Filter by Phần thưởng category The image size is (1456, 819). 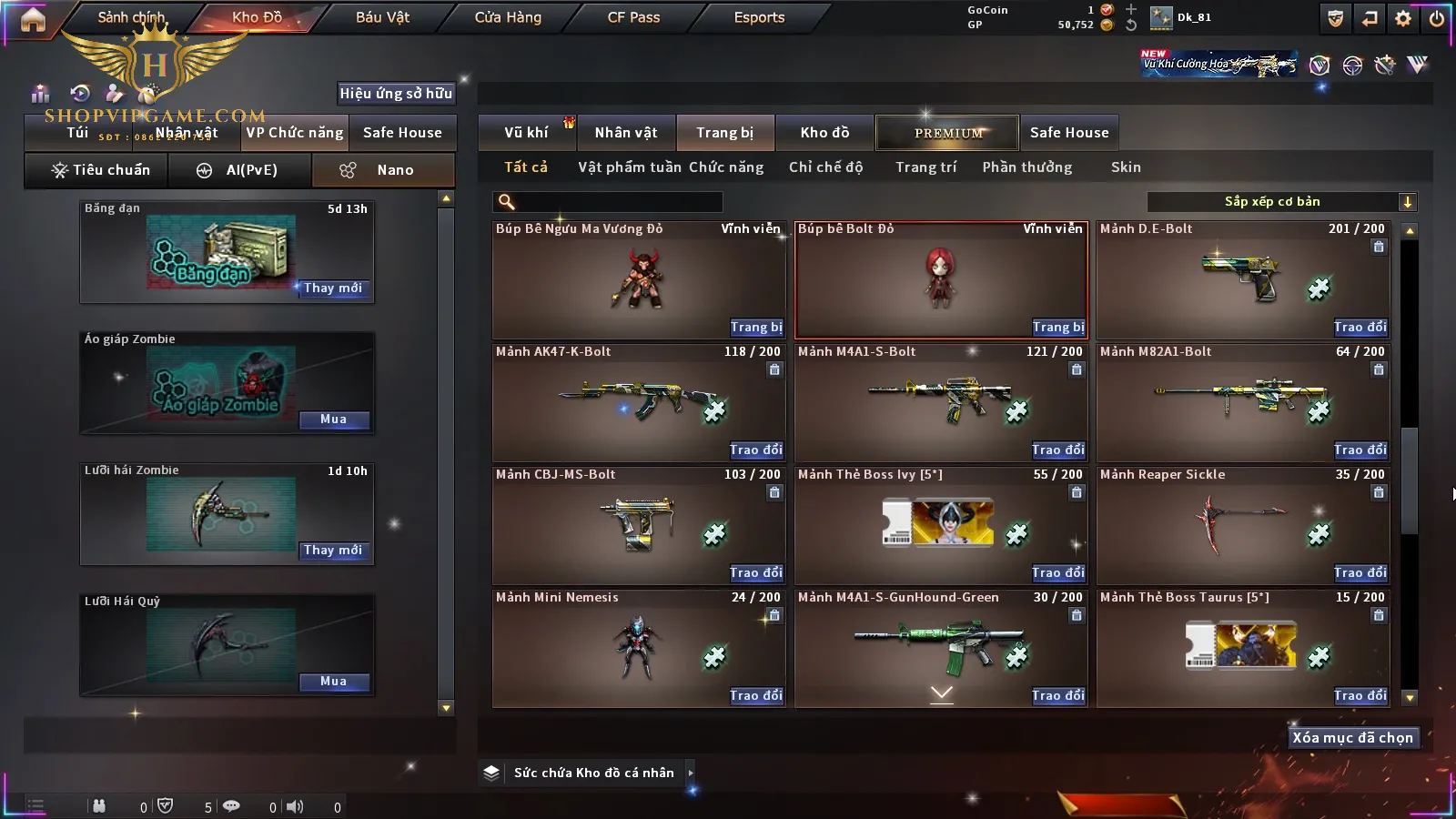coord(1026,167)
